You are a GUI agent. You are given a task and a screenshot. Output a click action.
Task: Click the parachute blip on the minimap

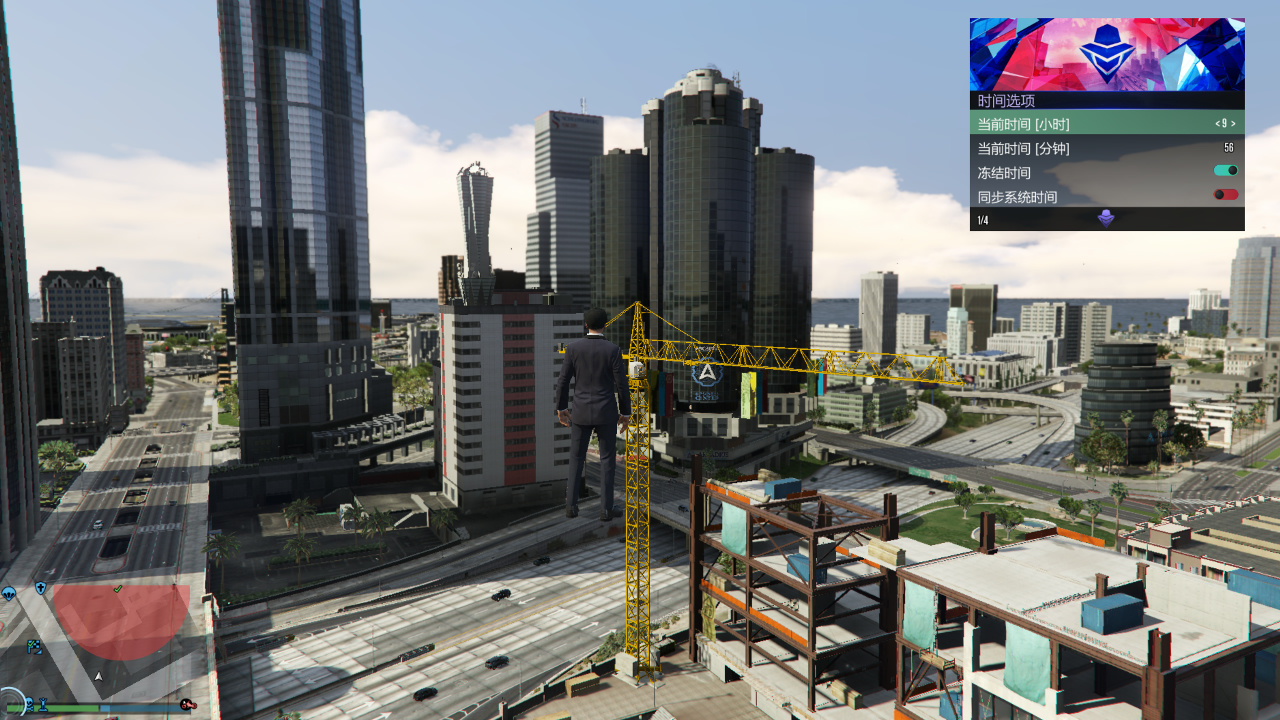(x=9, y=594)
